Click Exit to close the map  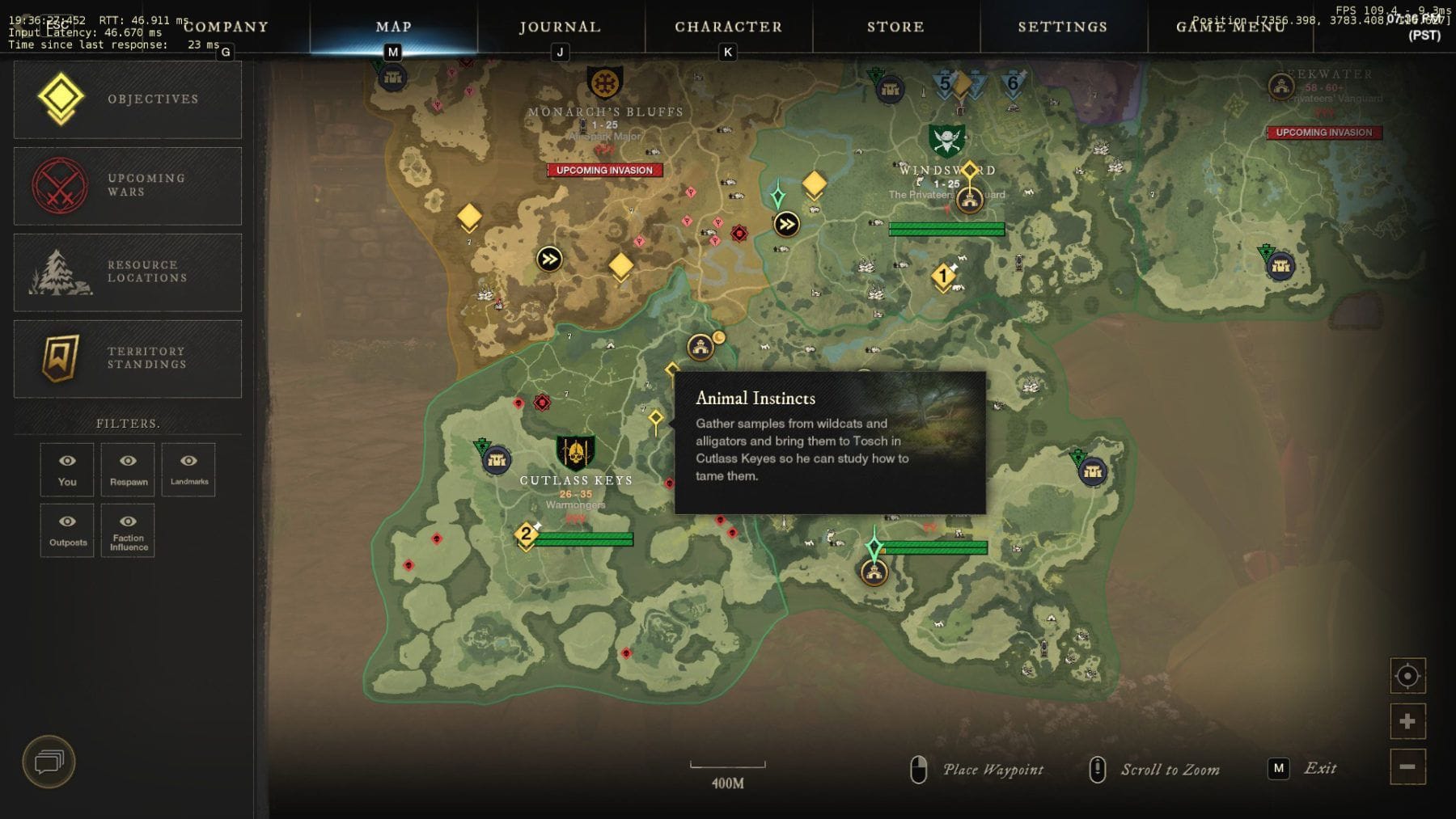pos(1321,768)
